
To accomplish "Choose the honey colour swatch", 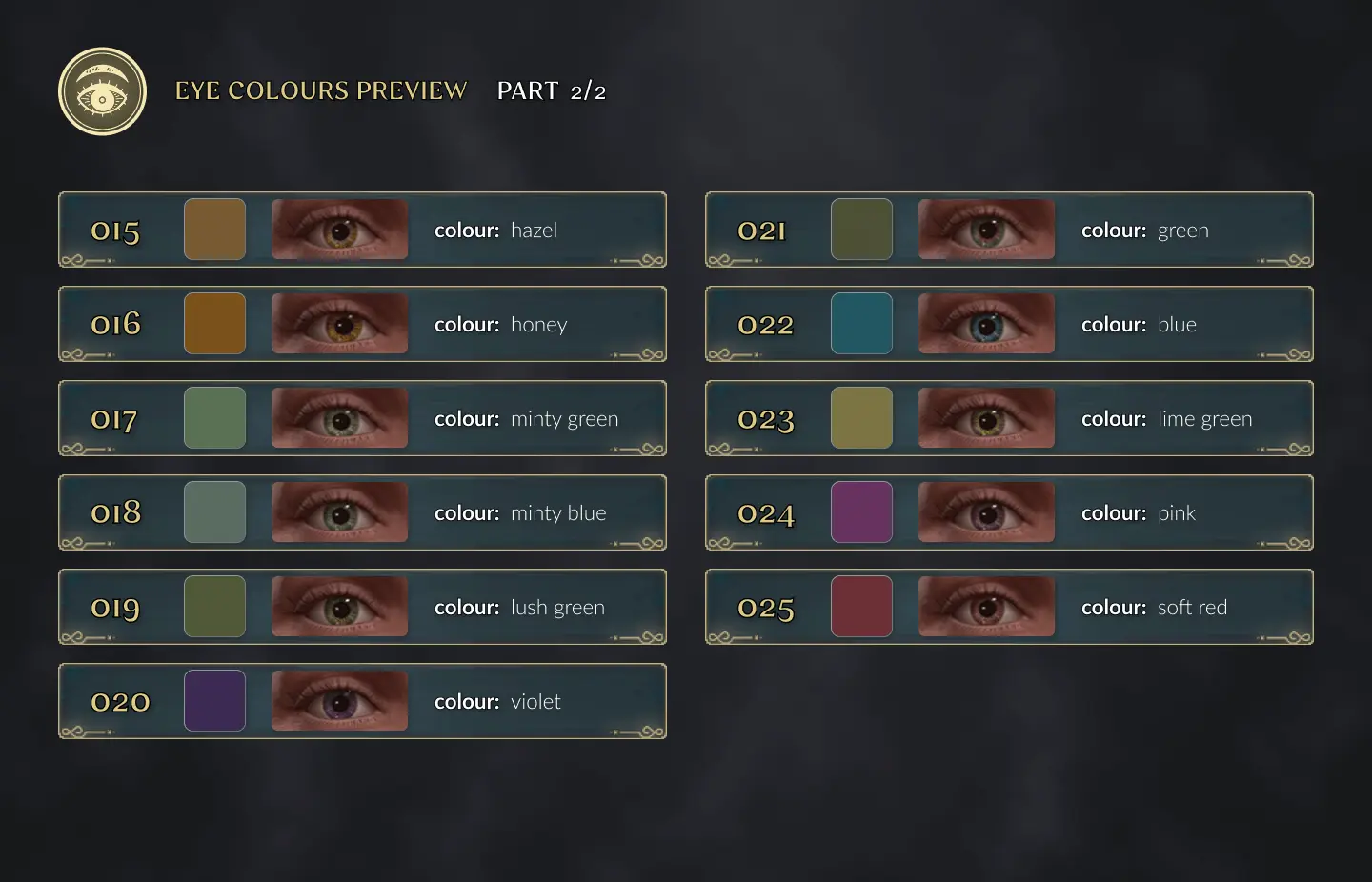I will coord(214,324).
